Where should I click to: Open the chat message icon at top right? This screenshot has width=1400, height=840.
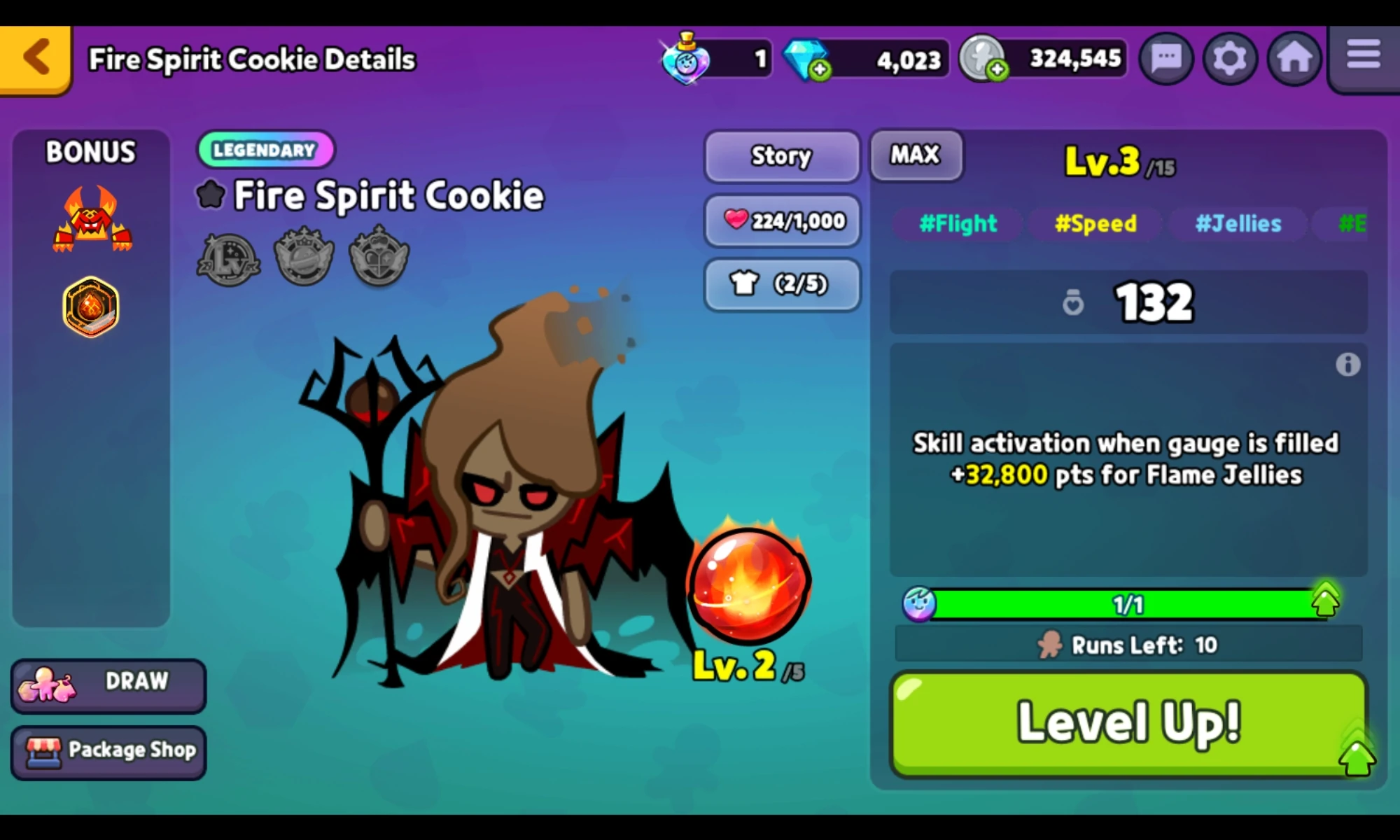(x=1165, y=58)
